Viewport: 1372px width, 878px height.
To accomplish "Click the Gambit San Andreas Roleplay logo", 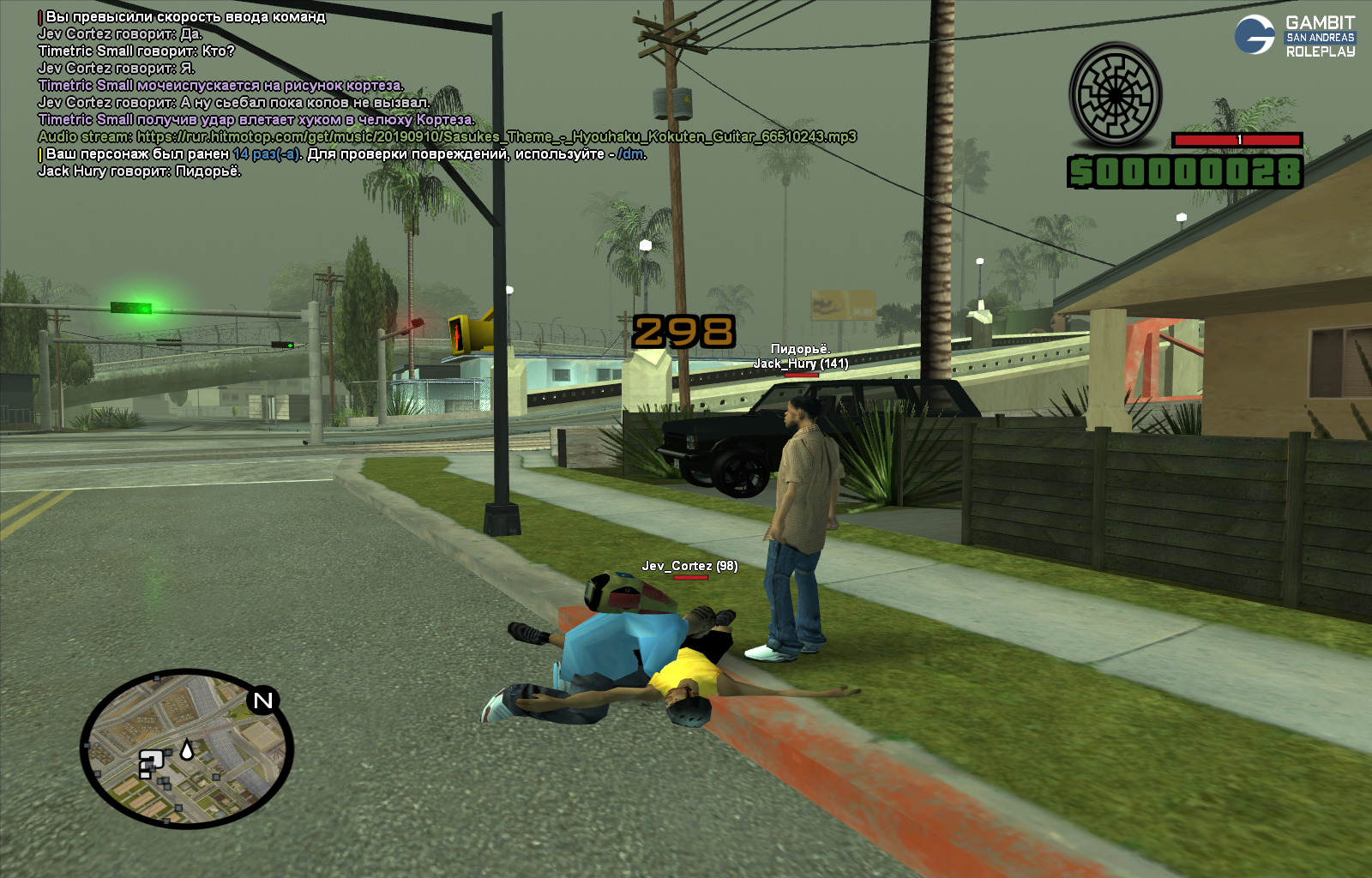I will coord(1296,36).
